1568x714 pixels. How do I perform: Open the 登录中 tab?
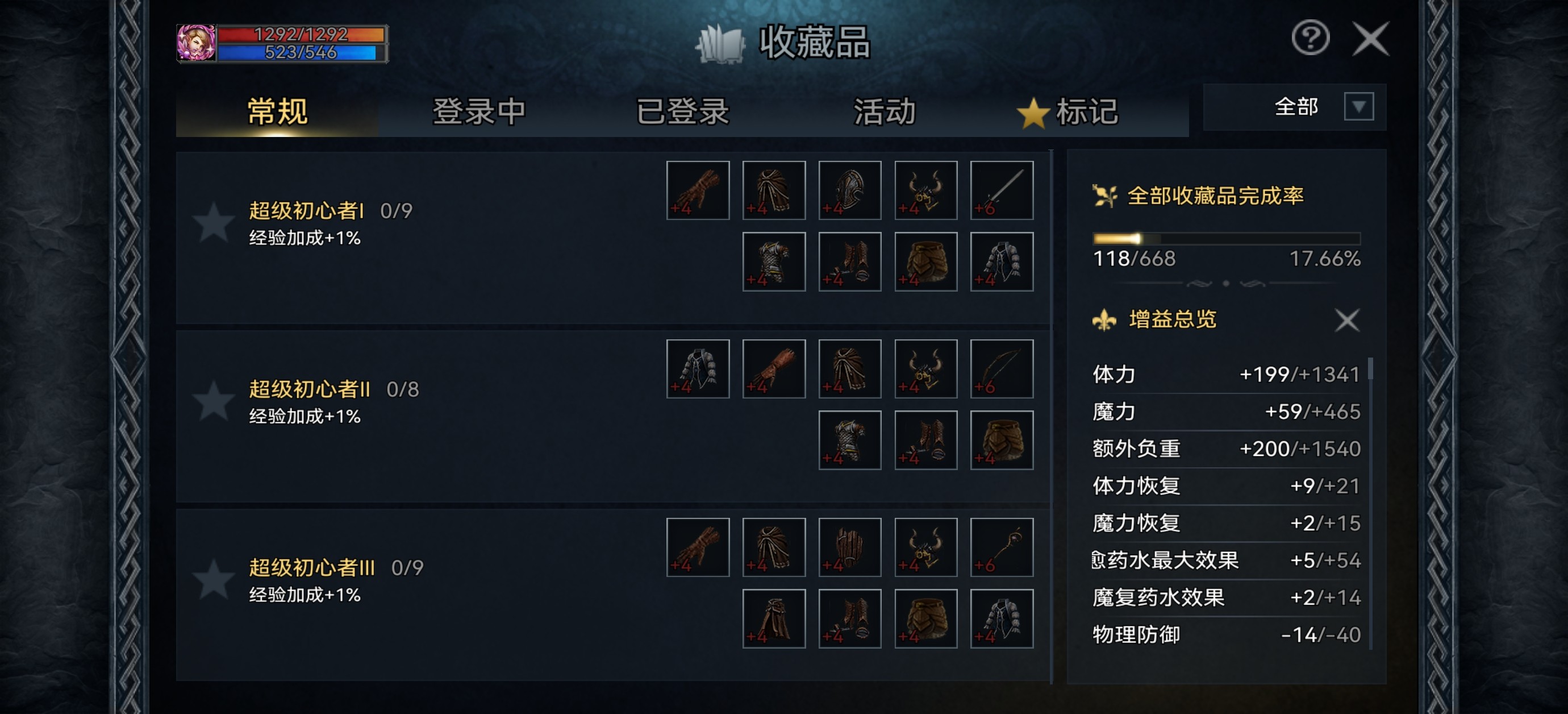(478, 111)
